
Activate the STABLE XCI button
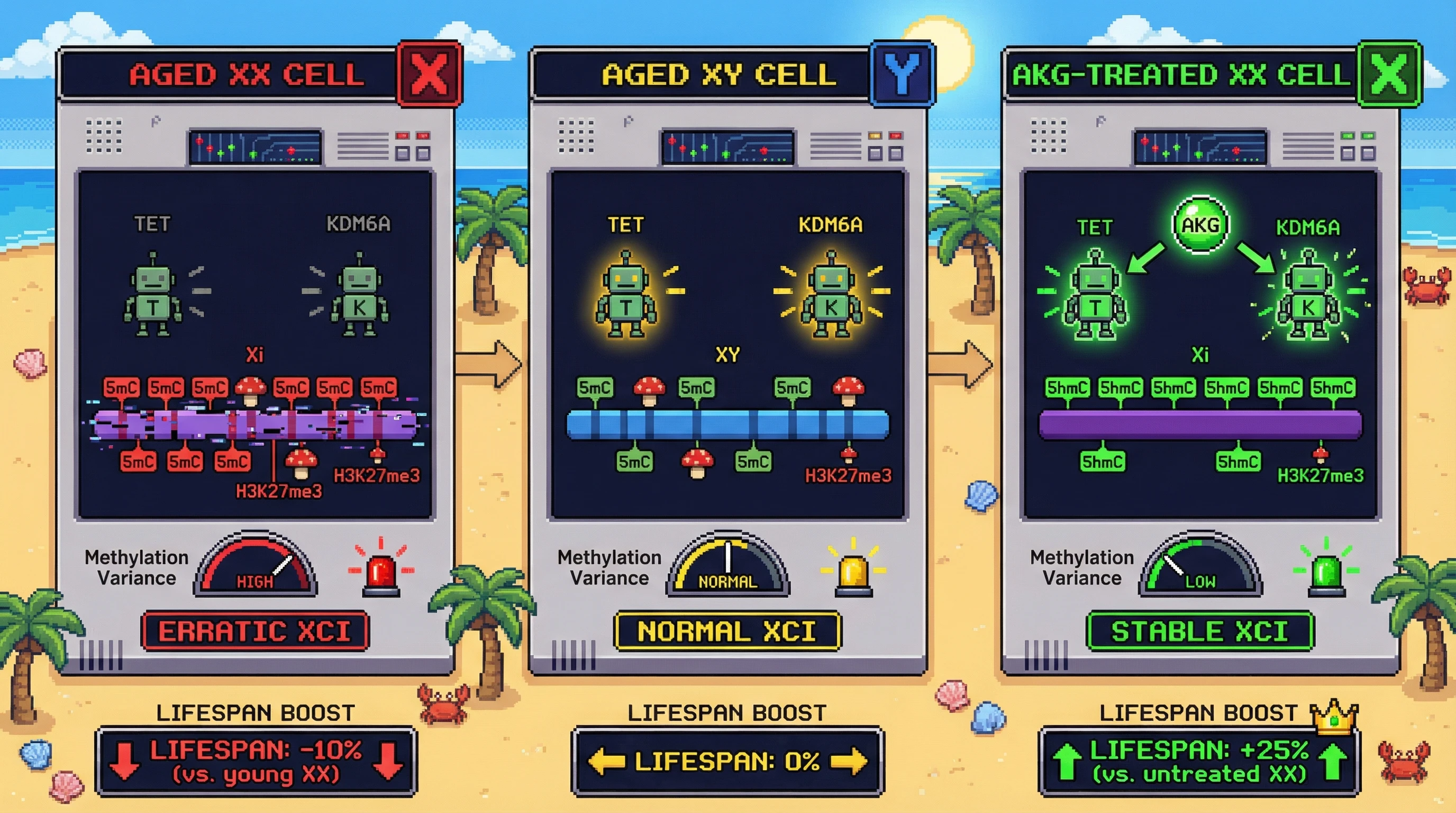[x=1199, y=631]
